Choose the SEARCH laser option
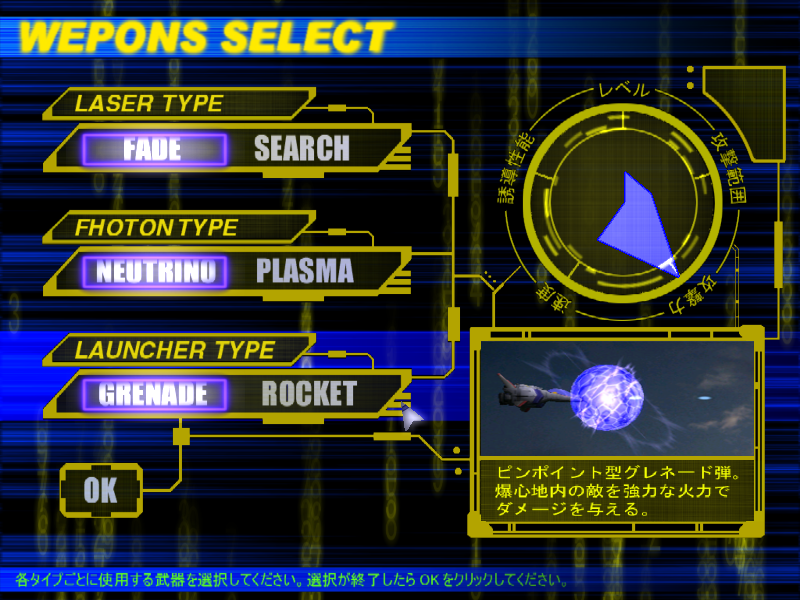 point(302,150)
